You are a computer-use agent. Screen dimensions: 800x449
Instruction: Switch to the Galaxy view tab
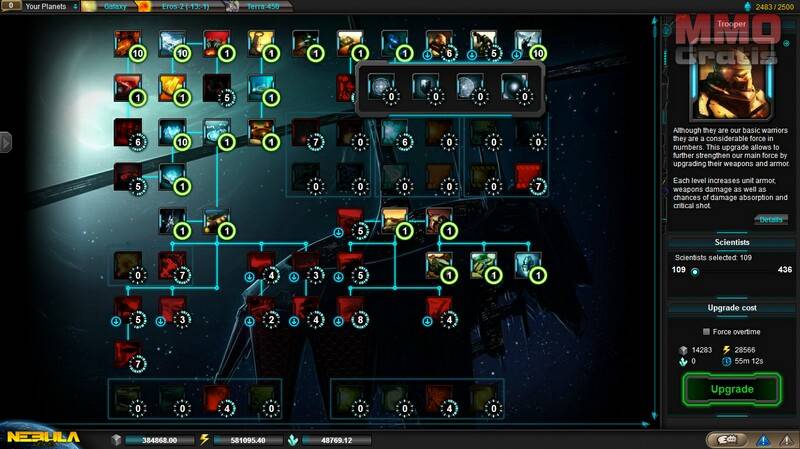(110, 6)
